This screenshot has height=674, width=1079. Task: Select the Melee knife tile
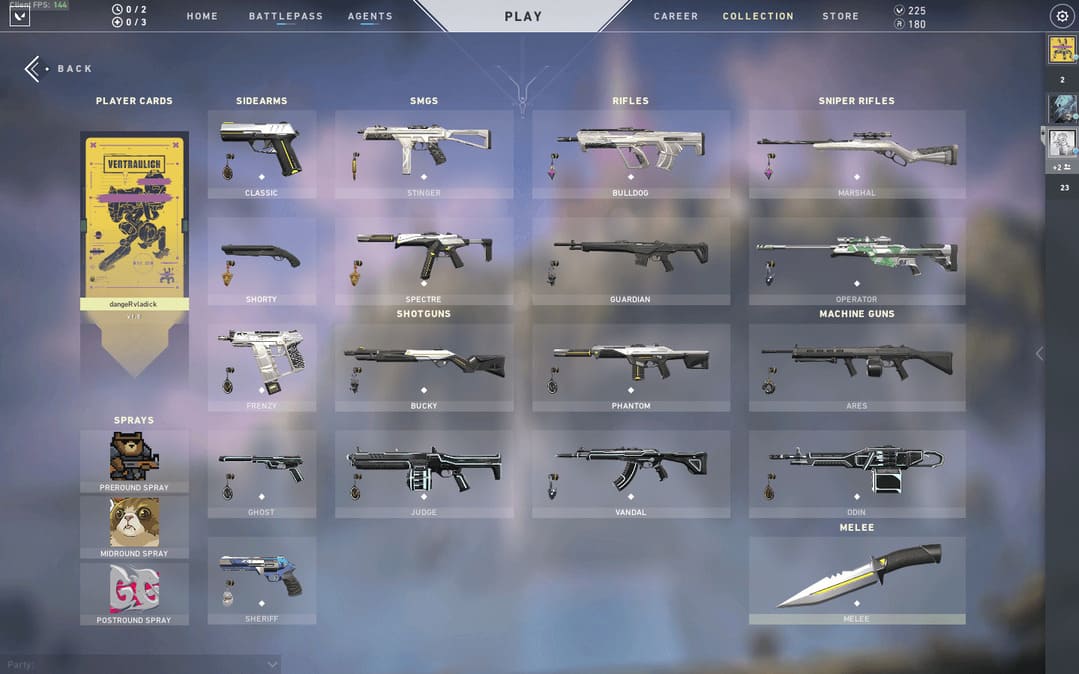(857, 580)
